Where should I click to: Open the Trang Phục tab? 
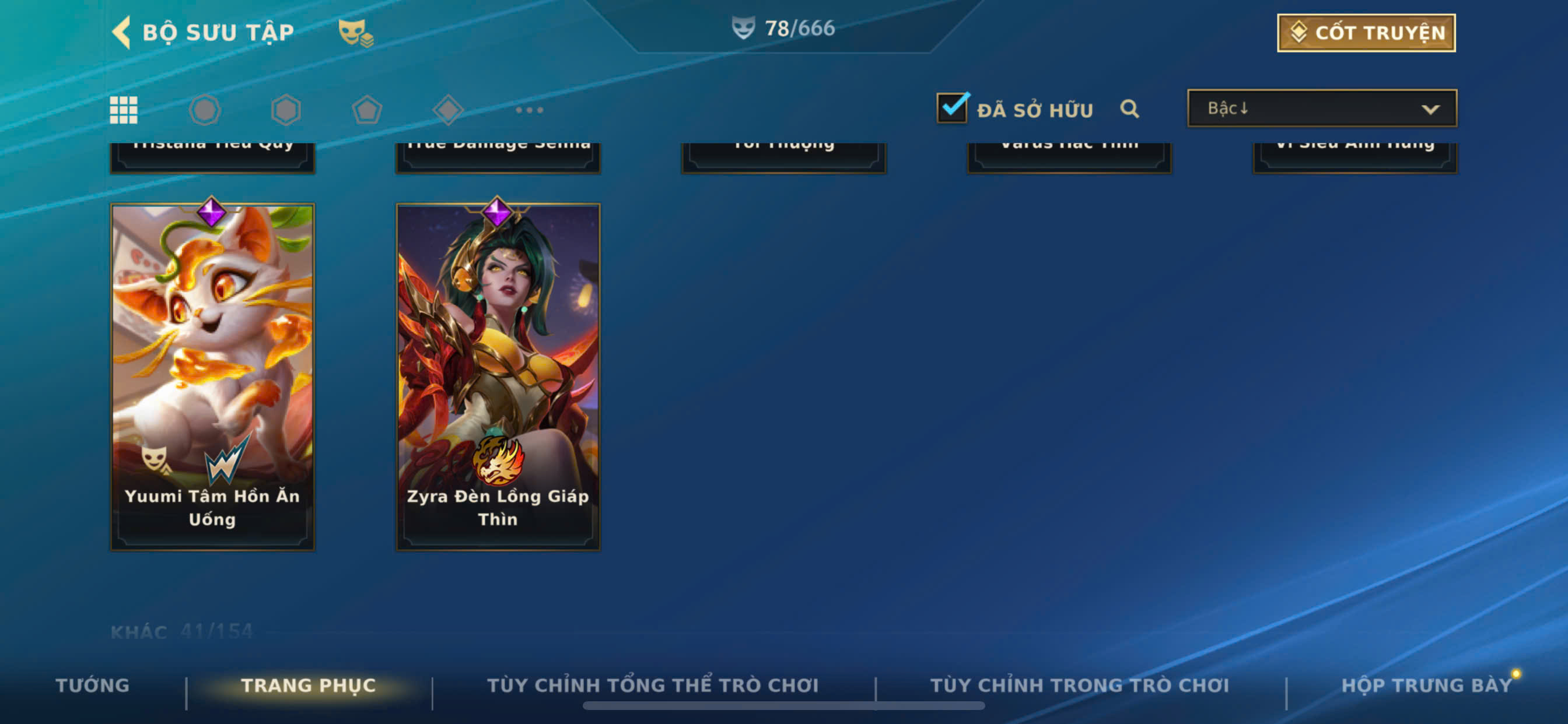pyautogui.click(x=309, y=685)
